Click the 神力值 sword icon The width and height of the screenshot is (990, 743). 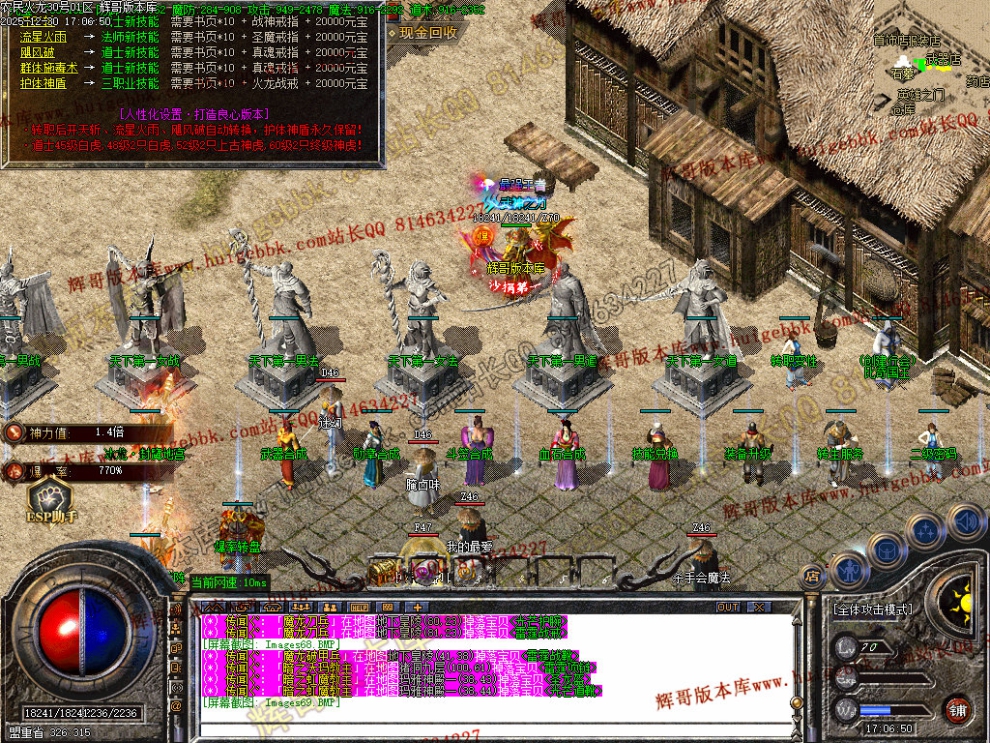pos(14,433)
